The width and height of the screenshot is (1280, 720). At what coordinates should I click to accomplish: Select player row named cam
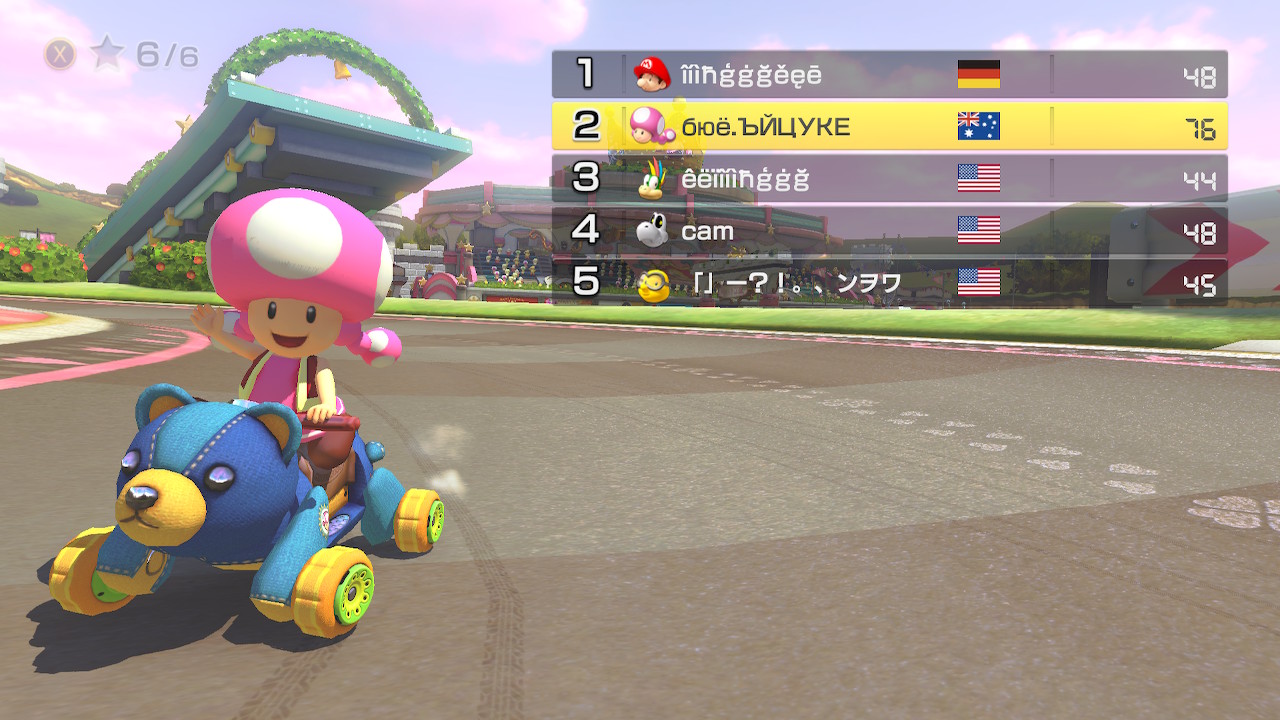point(889,231)
